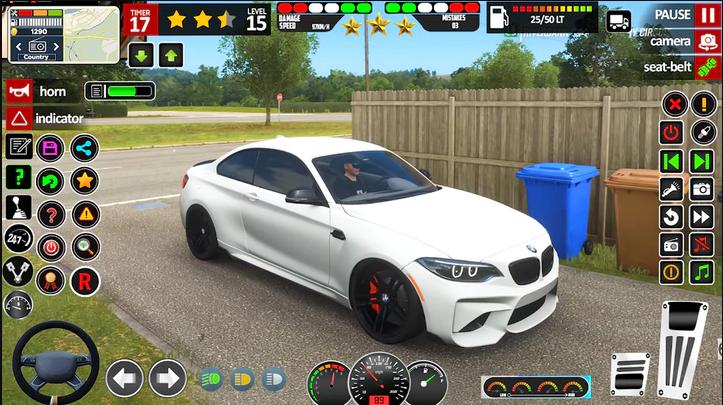Tap the steer left arrow

pos(124,377)
